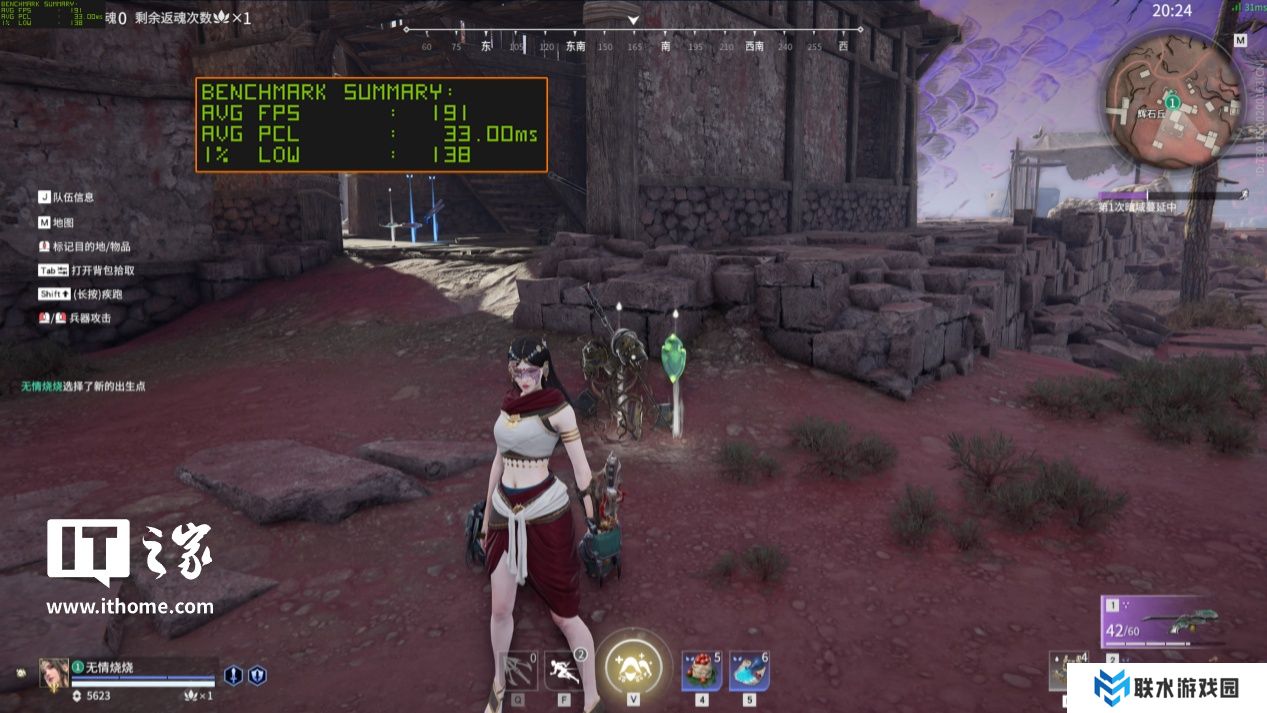The image size is (1267, 713).
Task: Use the blue armor powder consumable
Action: pyautogui.click(x=749, y=670)
